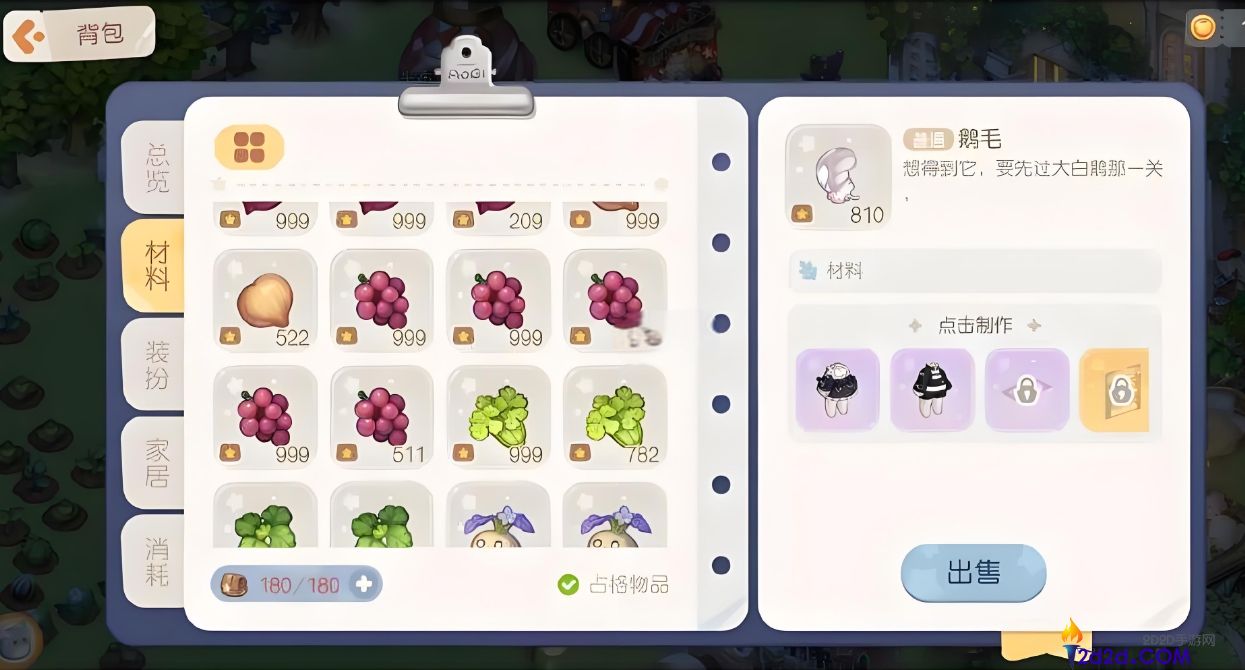This screenshot has width=1245, height=670.
Task: Pick the green vegetable stack of 999
Action: click(x=498, y=416)
